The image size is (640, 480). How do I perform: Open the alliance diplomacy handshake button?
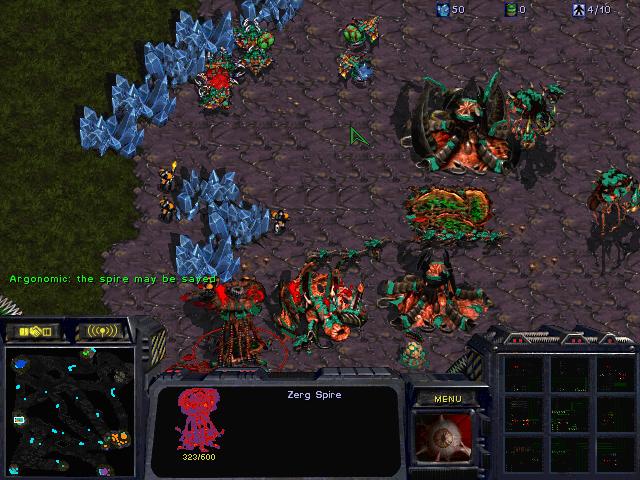pos(33,331)
